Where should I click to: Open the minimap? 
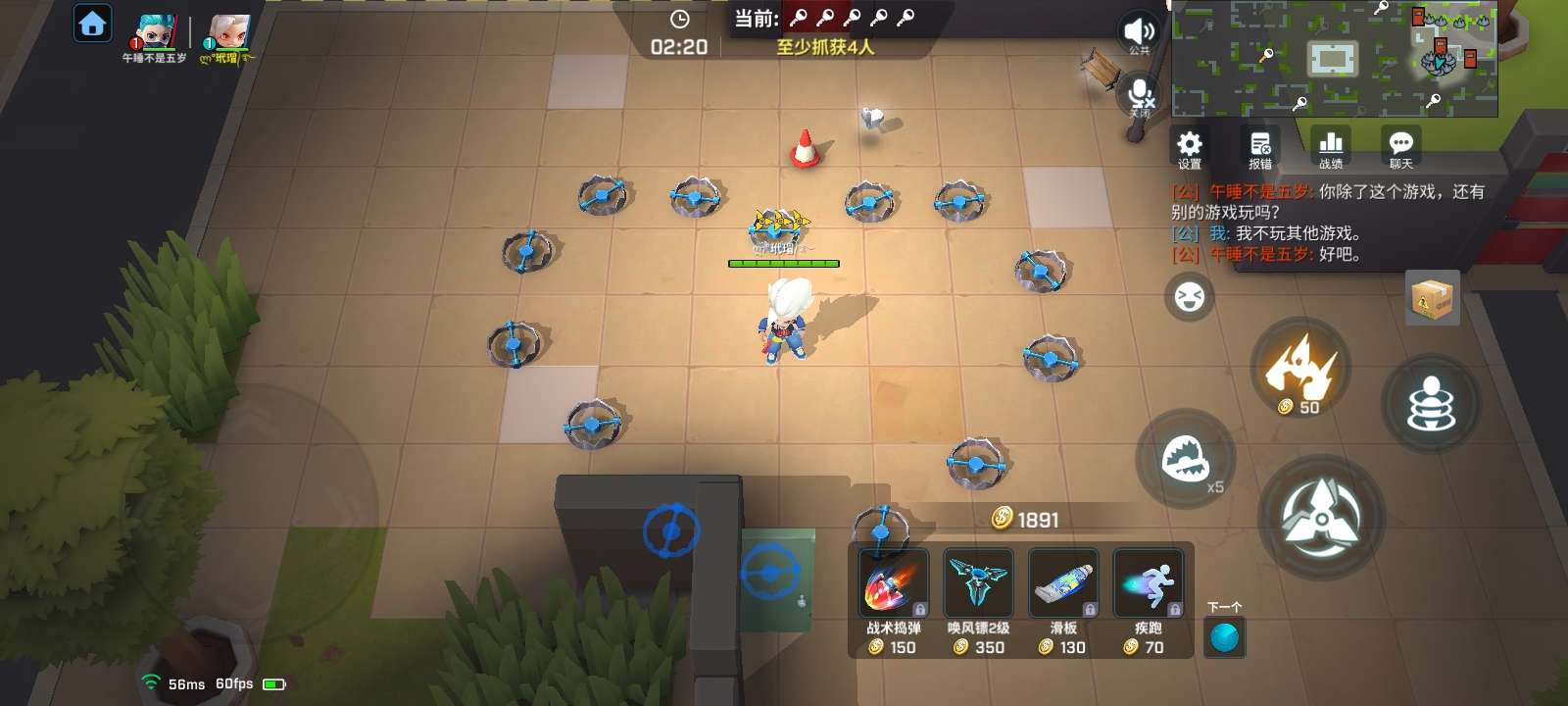click(1334, 59)
